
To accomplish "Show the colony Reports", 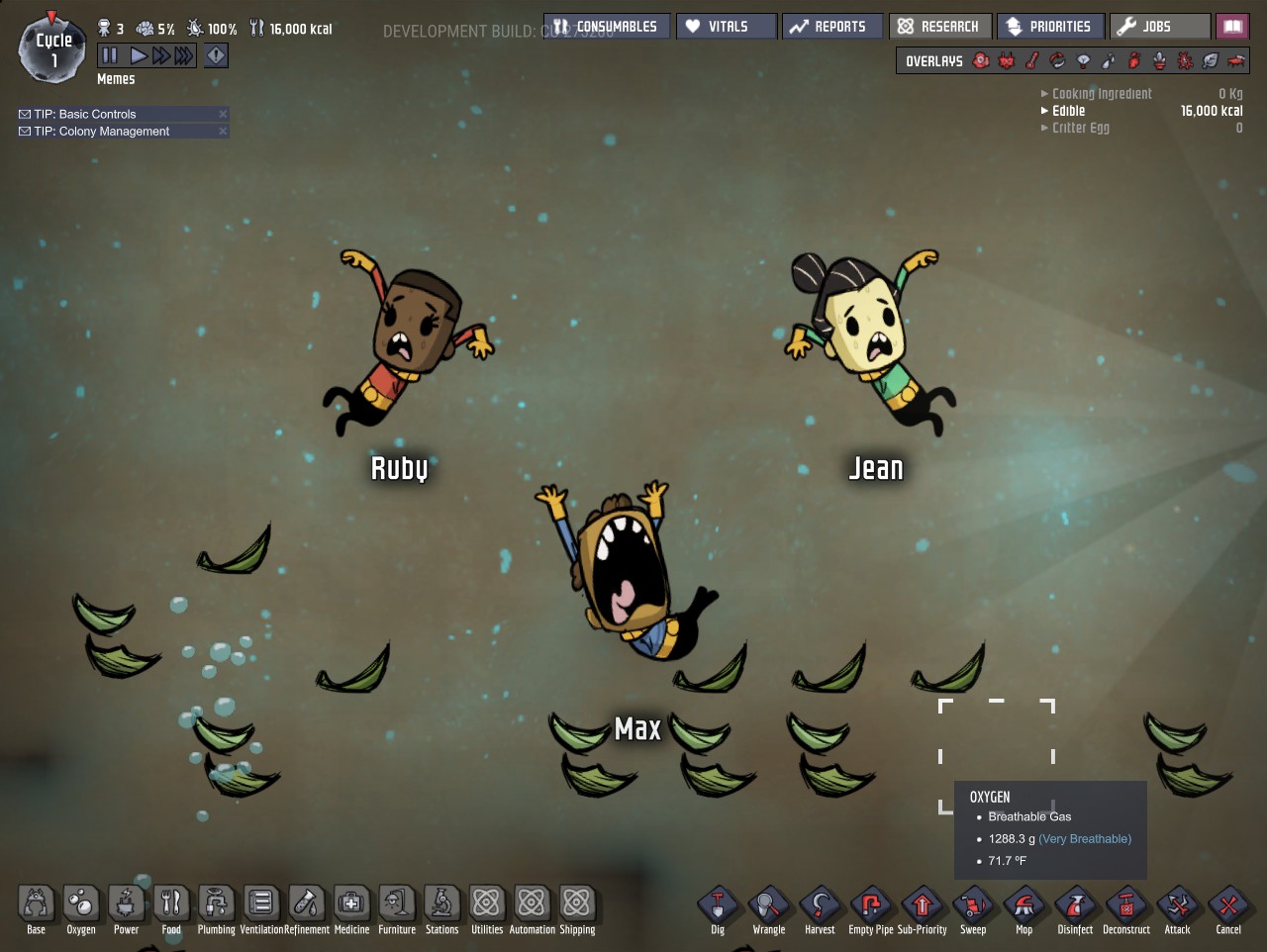I will coord(830,27).
